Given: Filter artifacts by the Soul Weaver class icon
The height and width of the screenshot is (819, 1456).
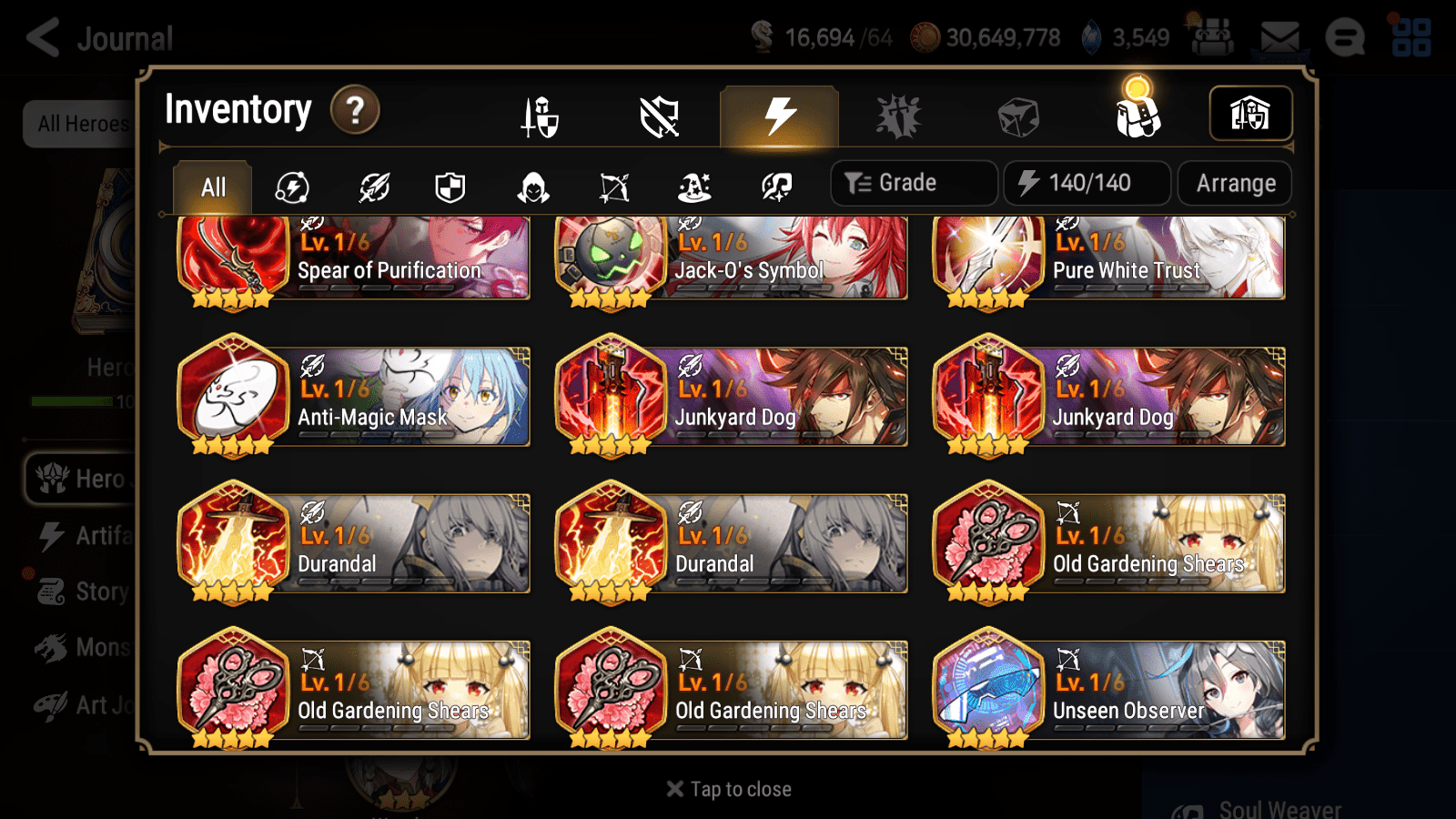Looking at the screenshot, I should point(775,187).
